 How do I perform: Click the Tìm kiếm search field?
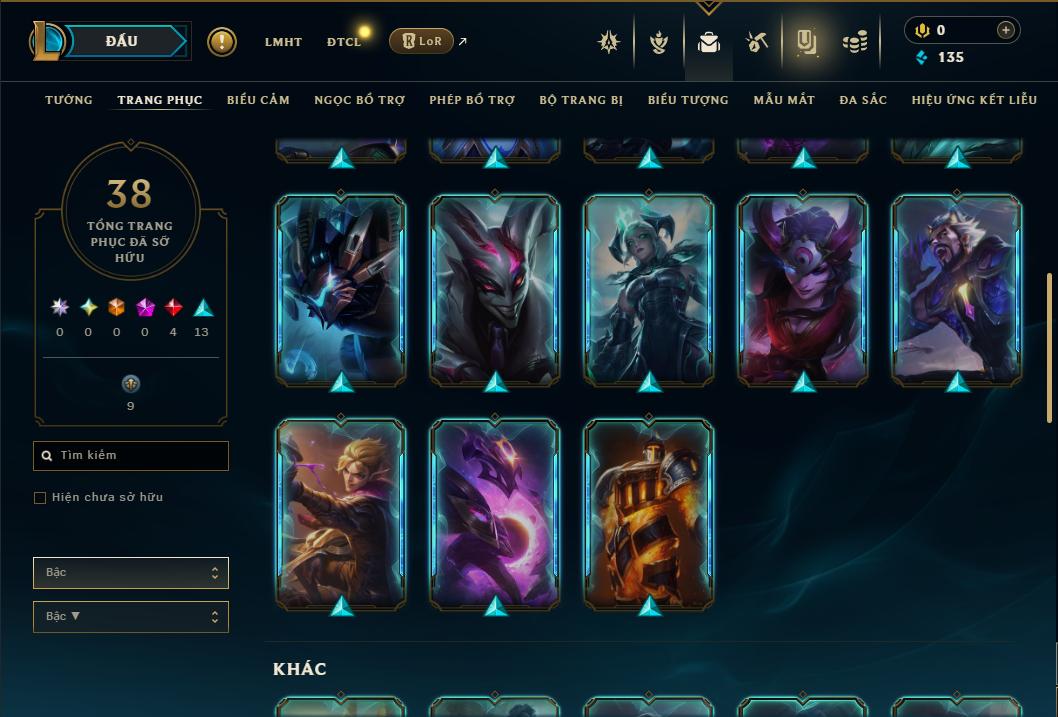[131, 456]
